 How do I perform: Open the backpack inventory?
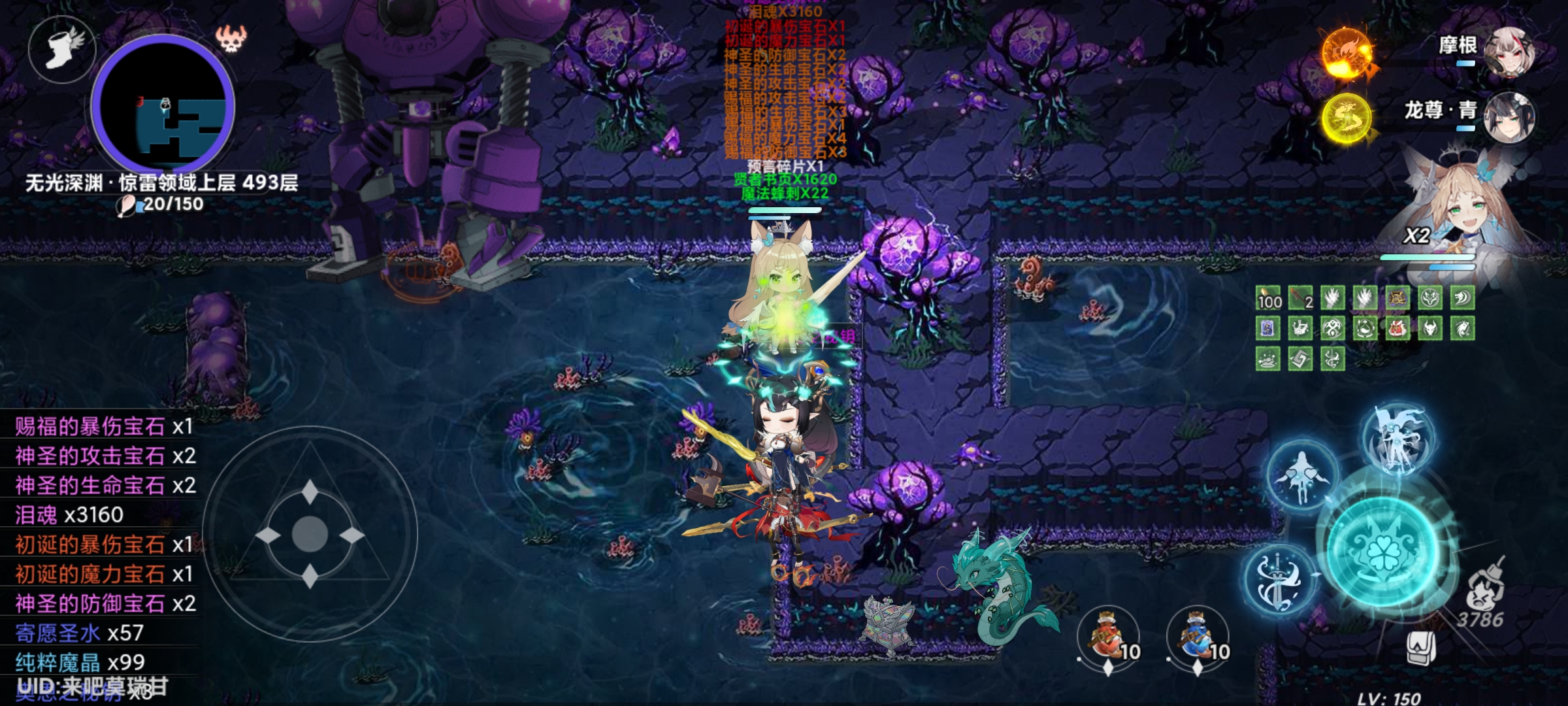(x=1421, y=648)
